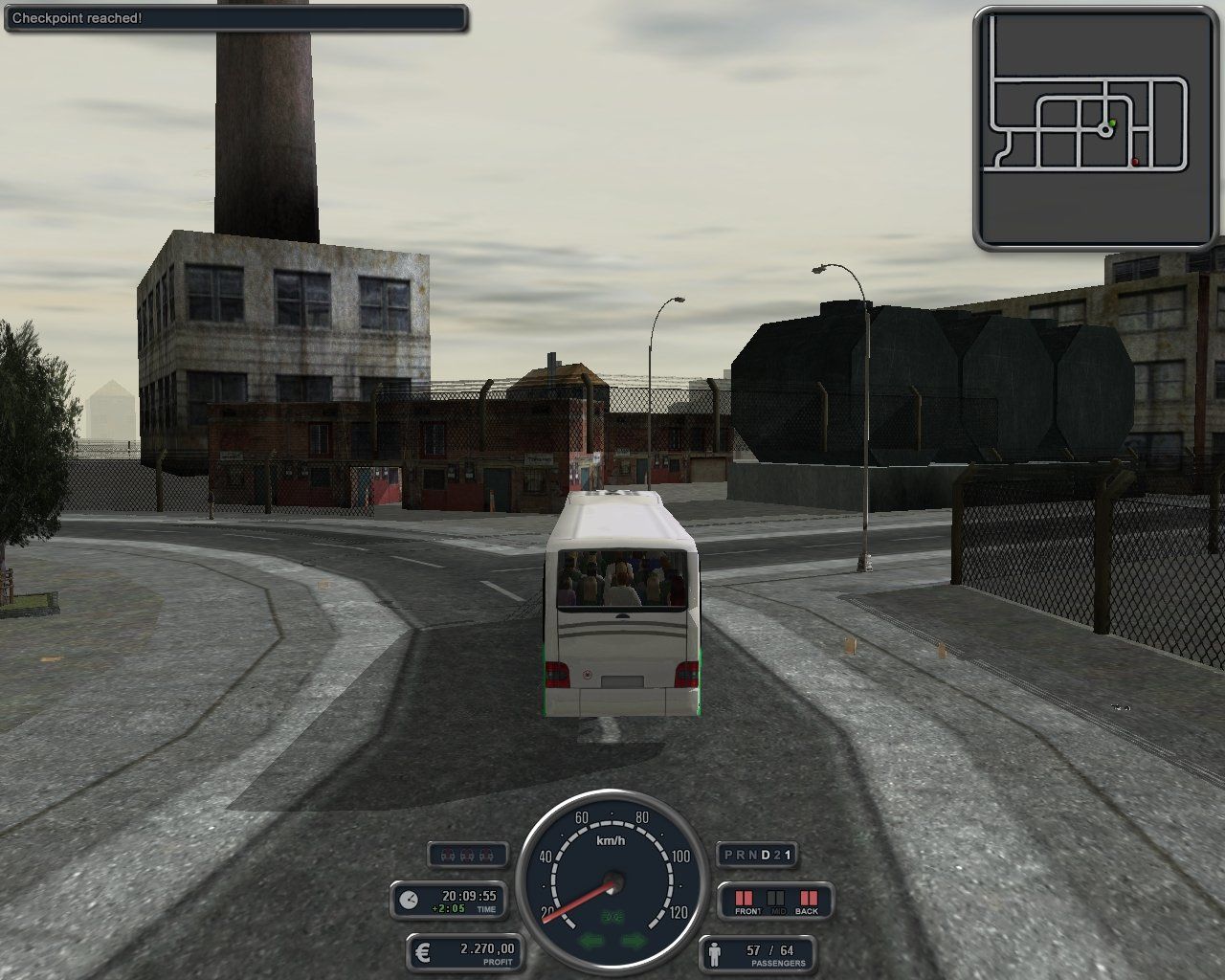Click the passenger figure on the PASSENGERS panel
The image size is (1225, 980).
coord(716,954)
